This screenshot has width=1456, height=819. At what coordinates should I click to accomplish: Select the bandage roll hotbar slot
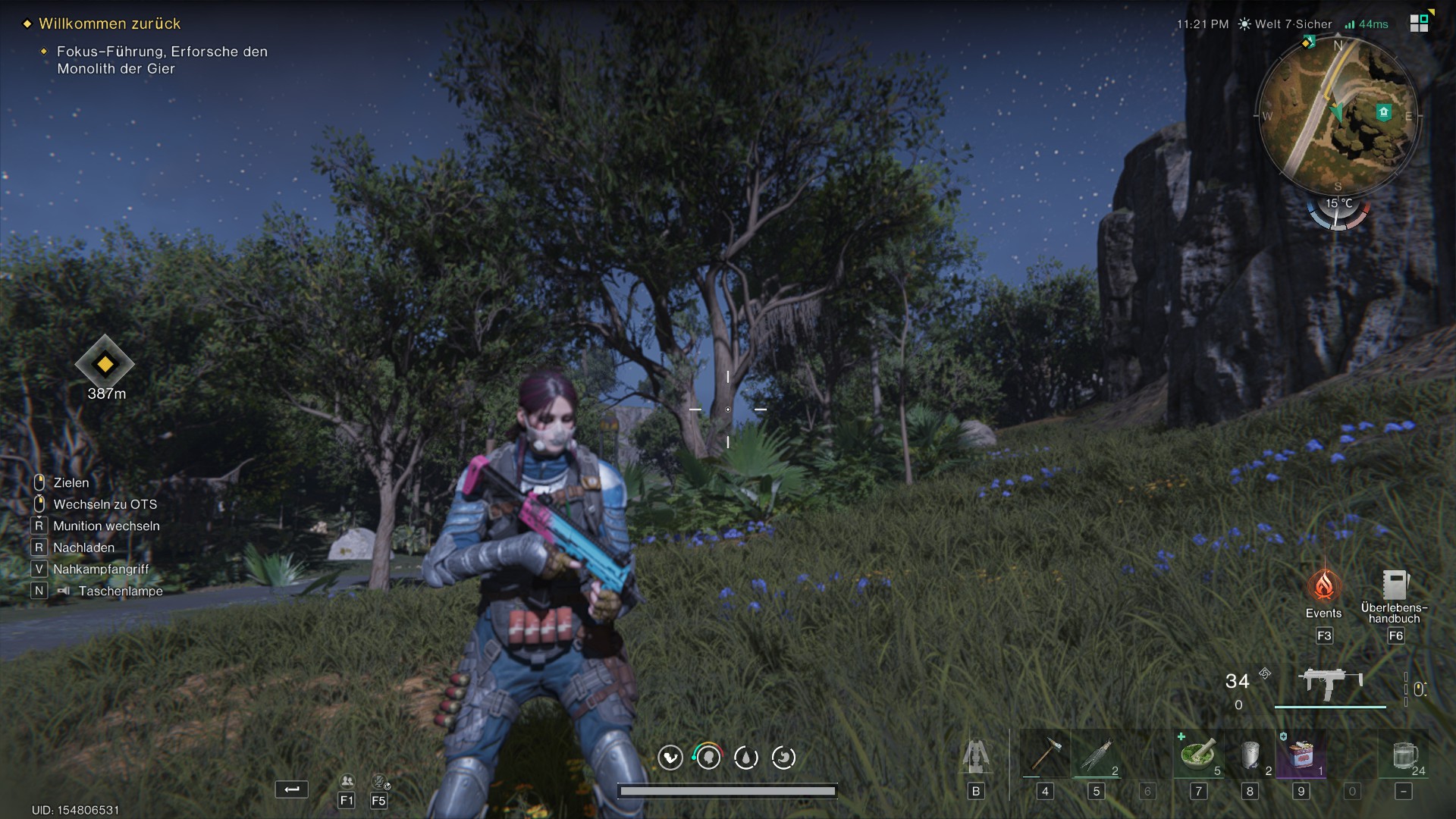pos(1250,755)
